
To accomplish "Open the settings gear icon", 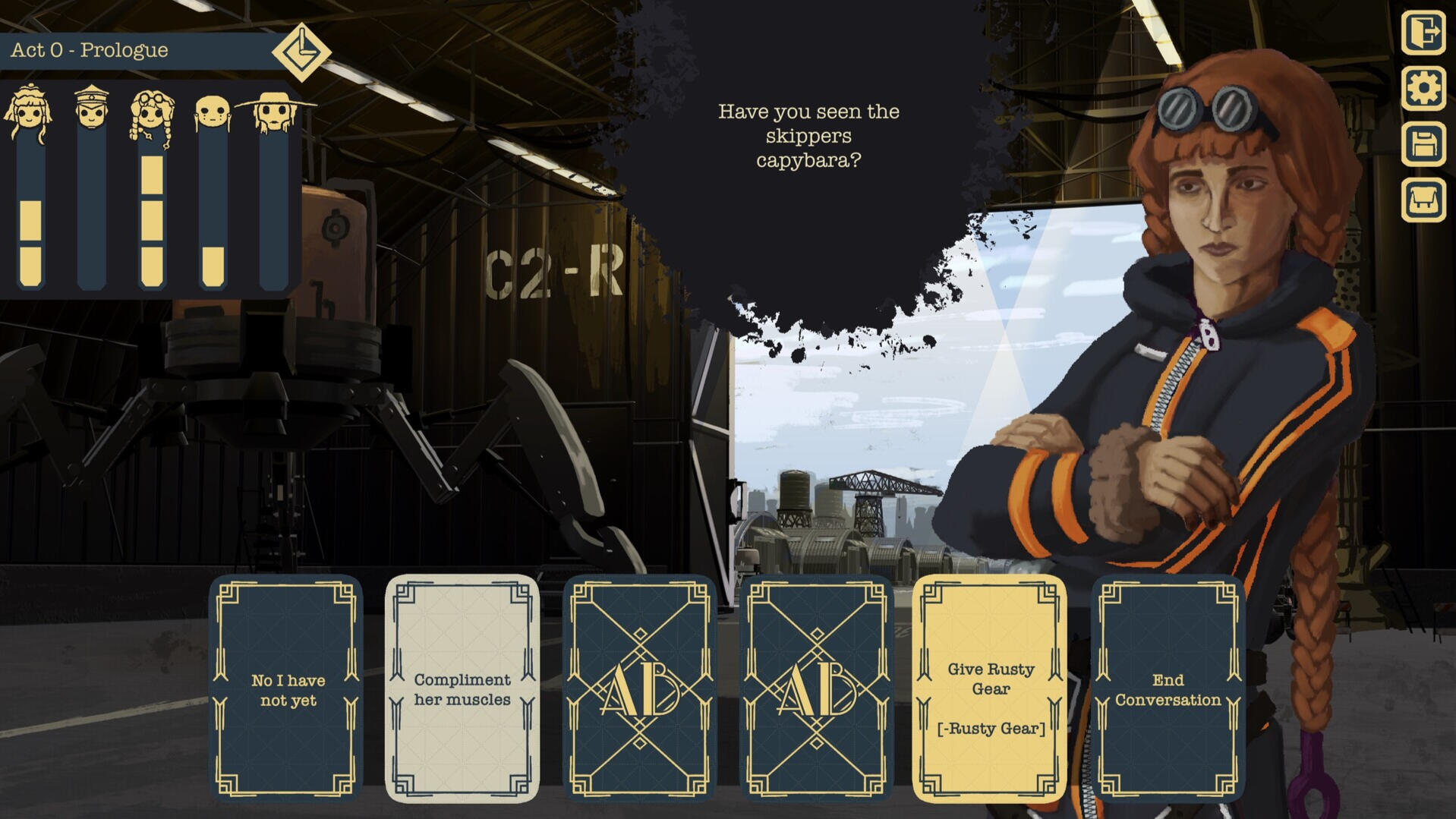I will pos(1425,90).
